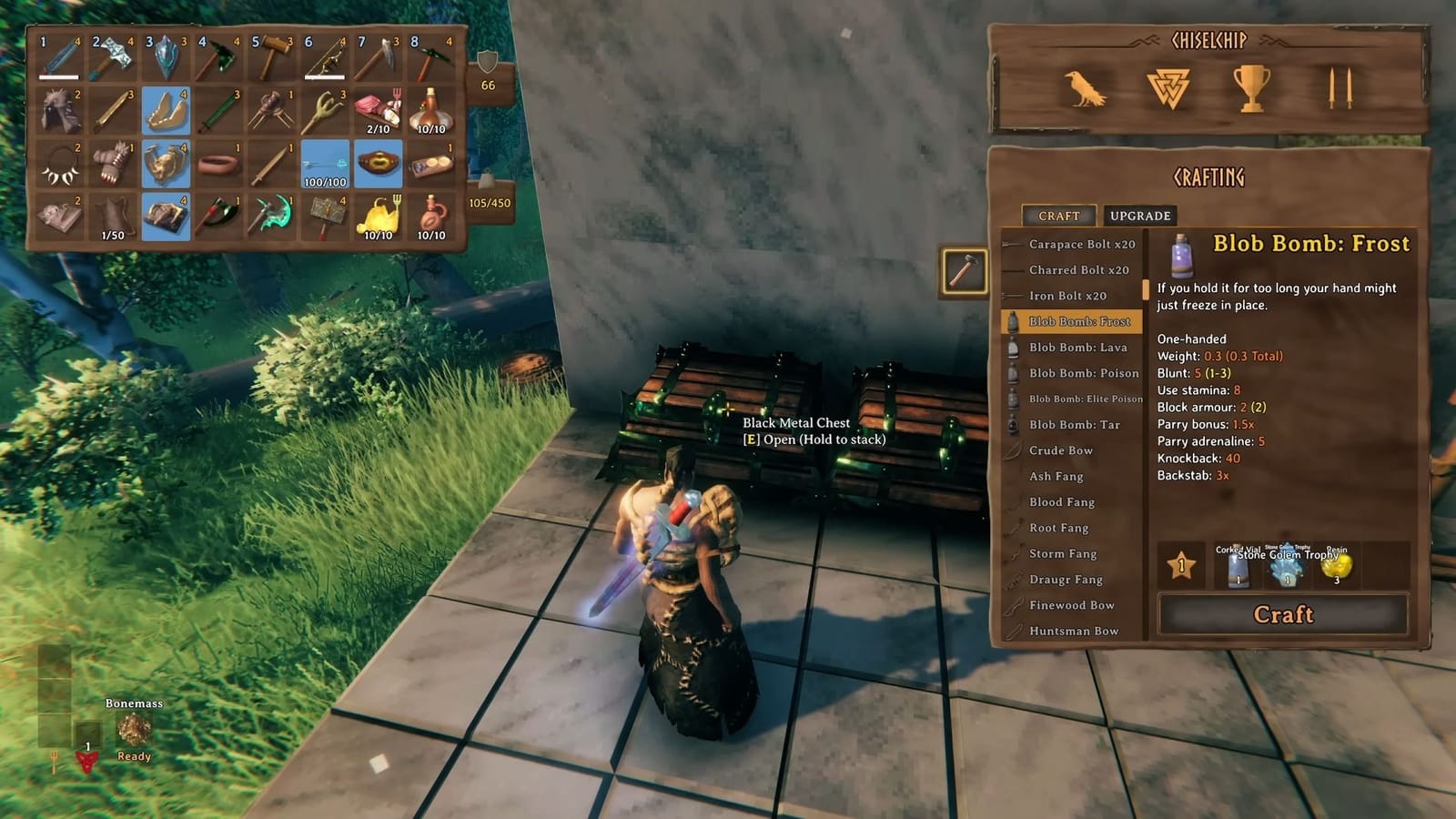Switch to the Upgrade tab
This screenshot has height=819, width=1456.
point(1138,217)
